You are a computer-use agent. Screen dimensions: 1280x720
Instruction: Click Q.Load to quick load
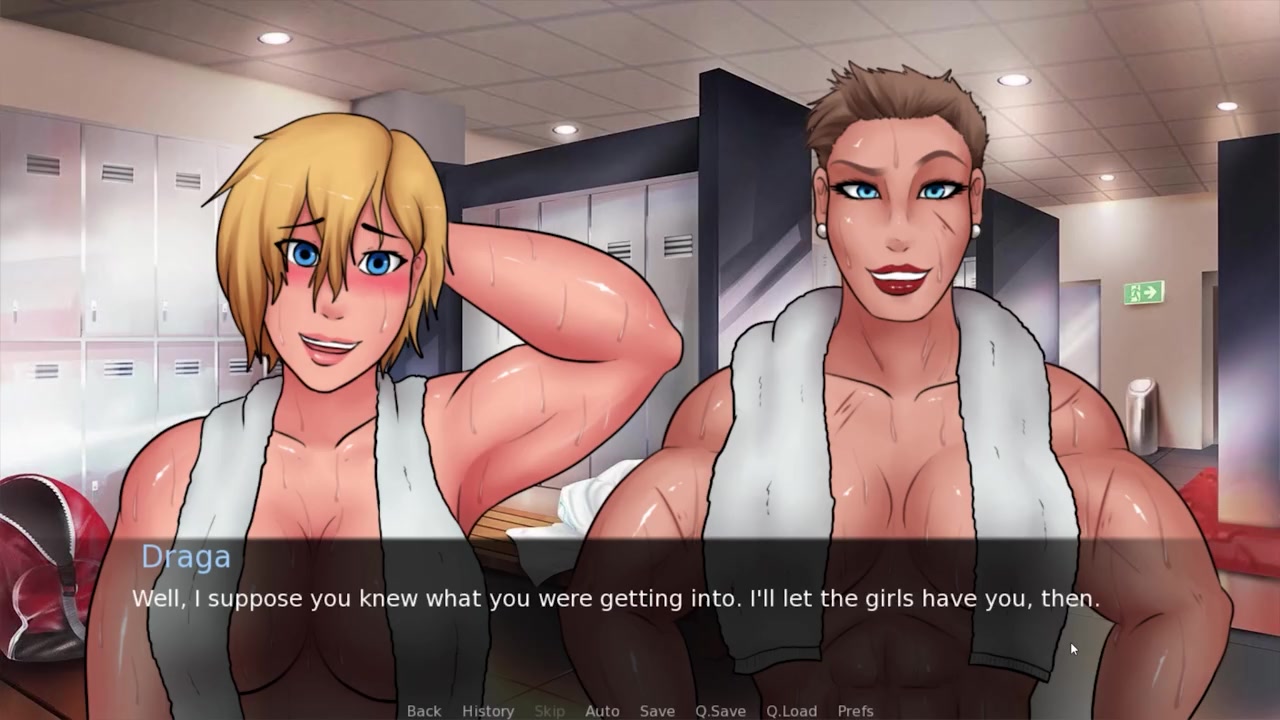791,711
